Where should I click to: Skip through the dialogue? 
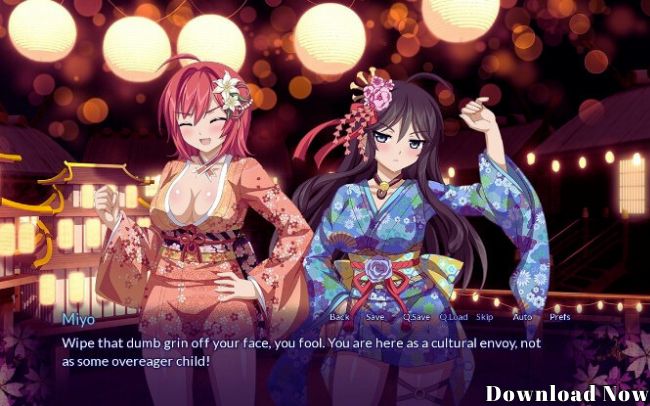click(x=485, y=316)
